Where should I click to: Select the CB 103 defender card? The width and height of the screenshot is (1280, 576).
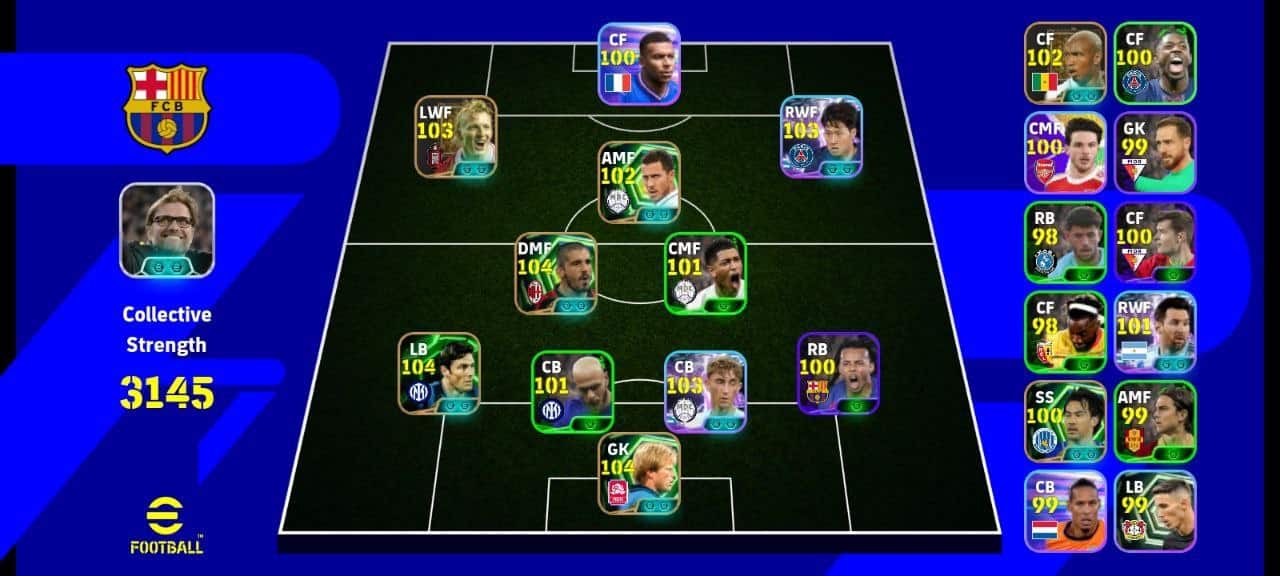tap(705, 391)
